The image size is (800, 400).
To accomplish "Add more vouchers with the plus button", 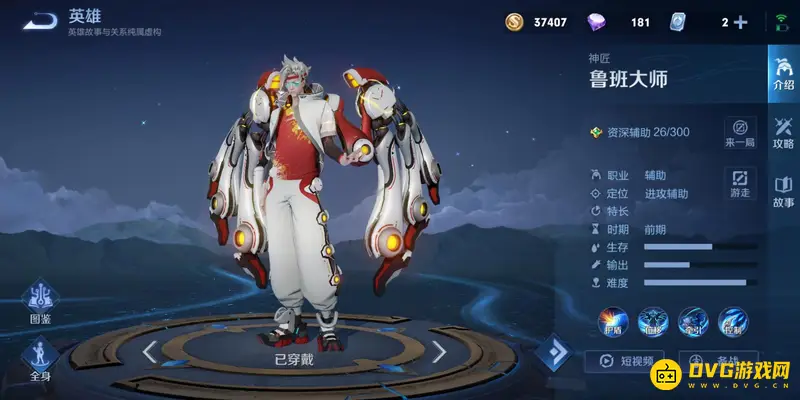I will pos(741,22).
